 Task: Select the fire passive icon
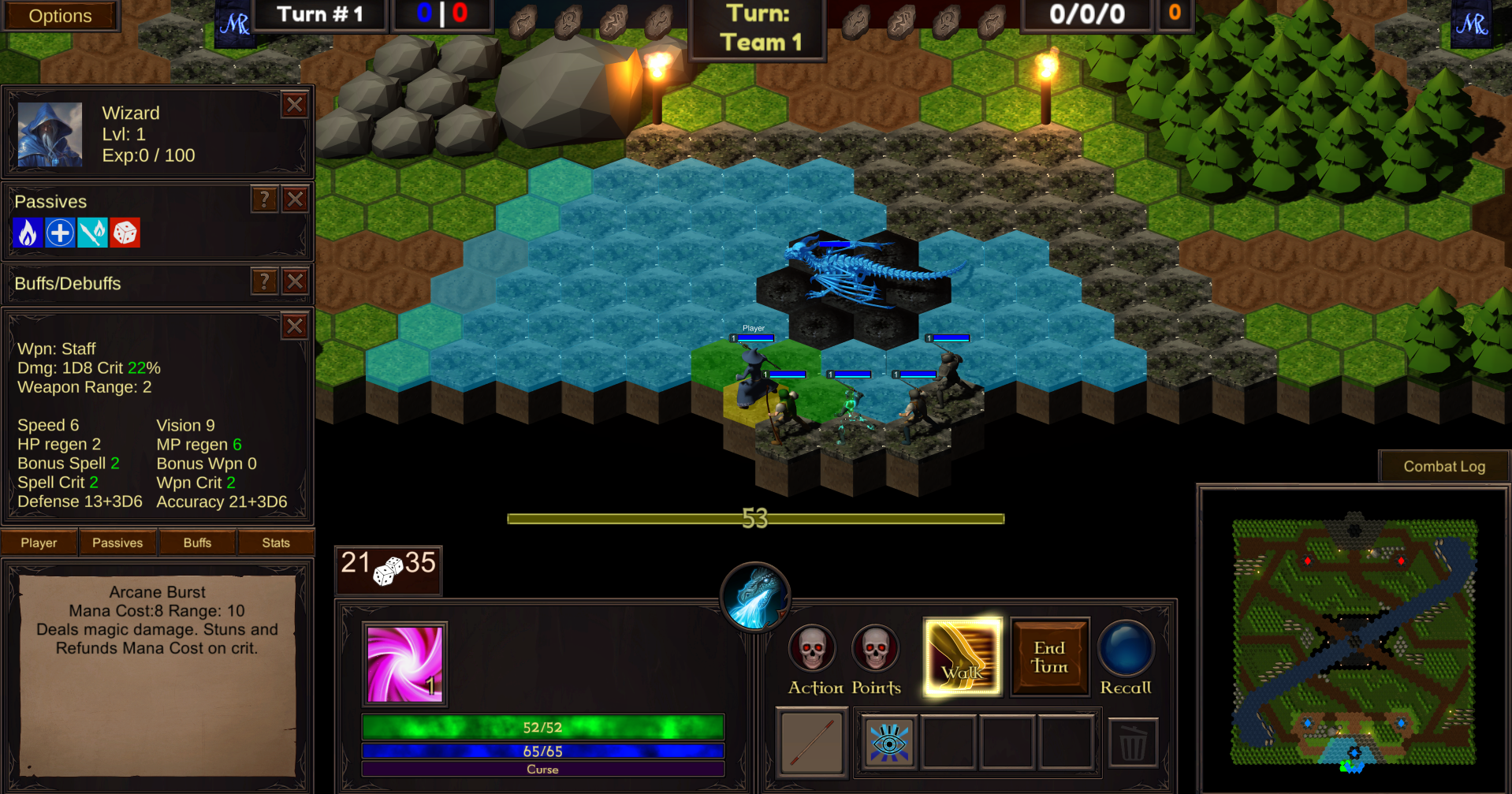coord(26,232)
